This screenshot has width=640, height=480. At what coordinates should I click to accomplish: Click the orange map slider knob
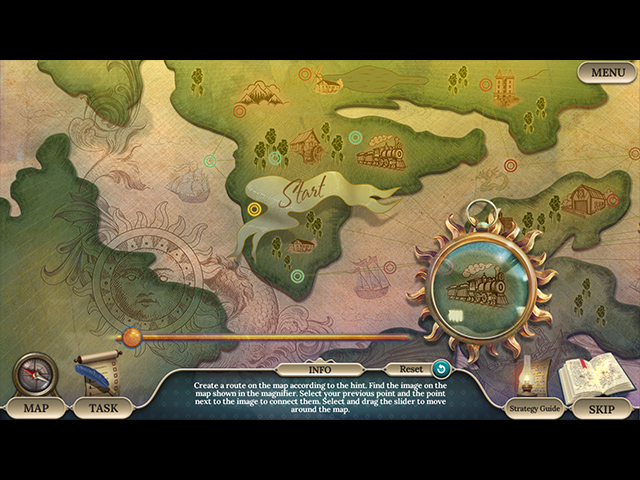[130, 338]
